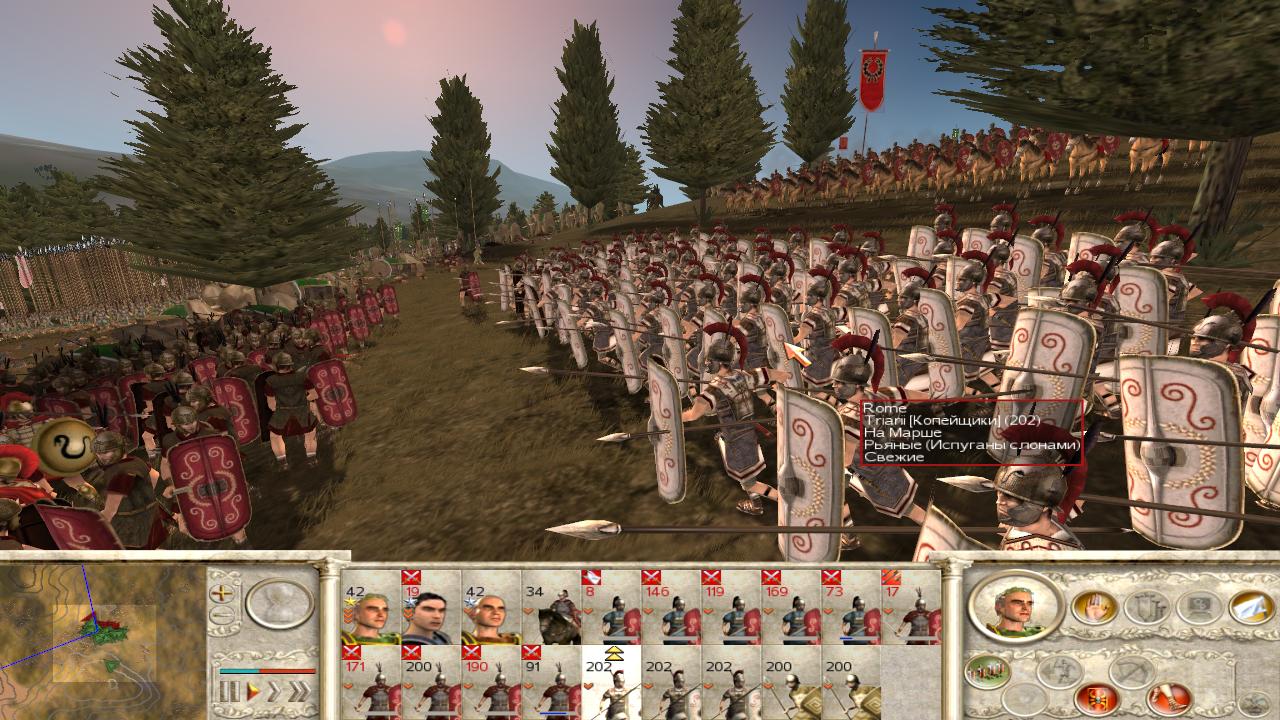Zoom in the minimap with plus button

(x=222, y=593)
